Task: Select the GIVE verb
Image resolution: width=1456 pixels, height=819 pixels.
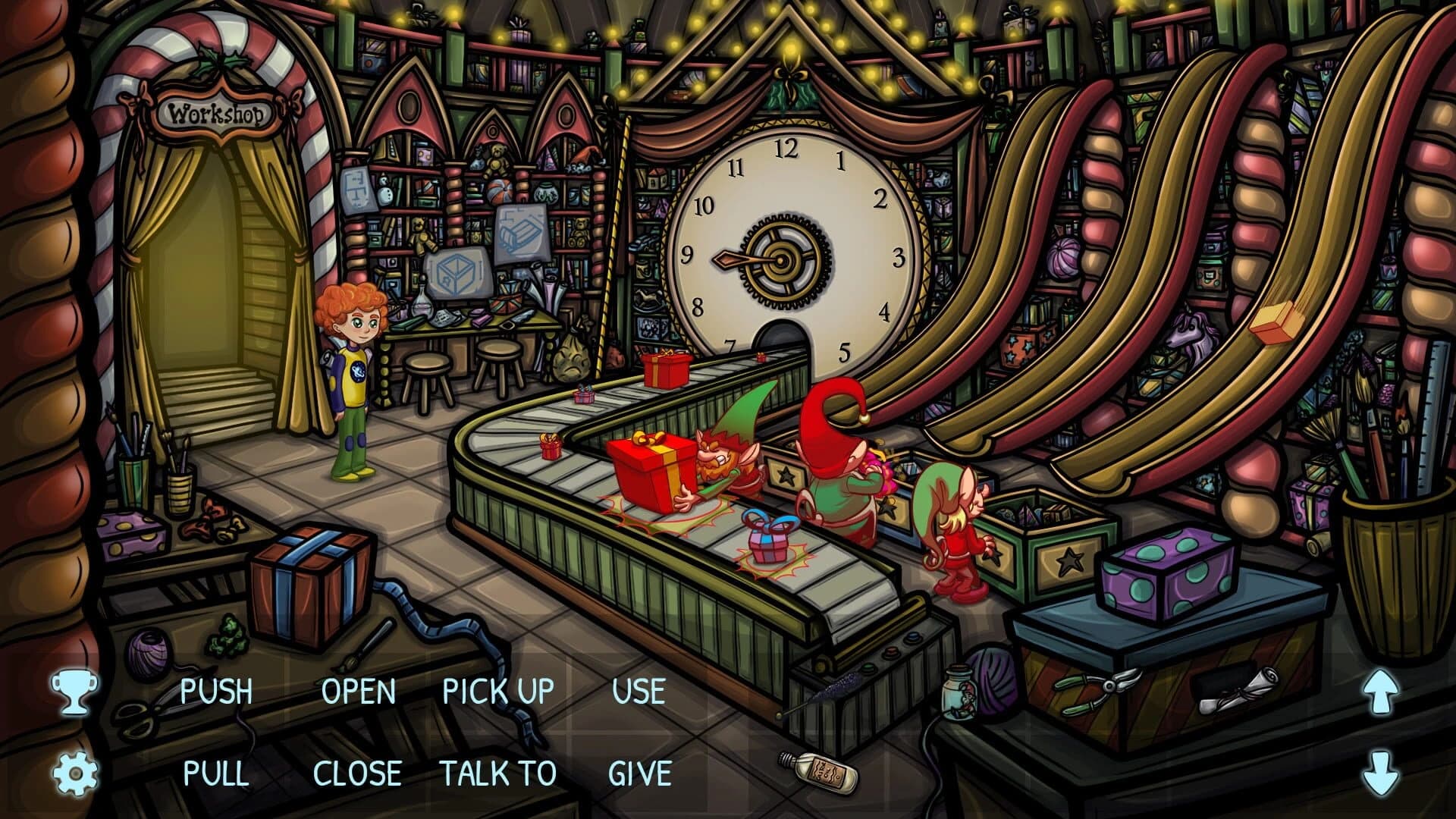Action: [x=639, y=773]
